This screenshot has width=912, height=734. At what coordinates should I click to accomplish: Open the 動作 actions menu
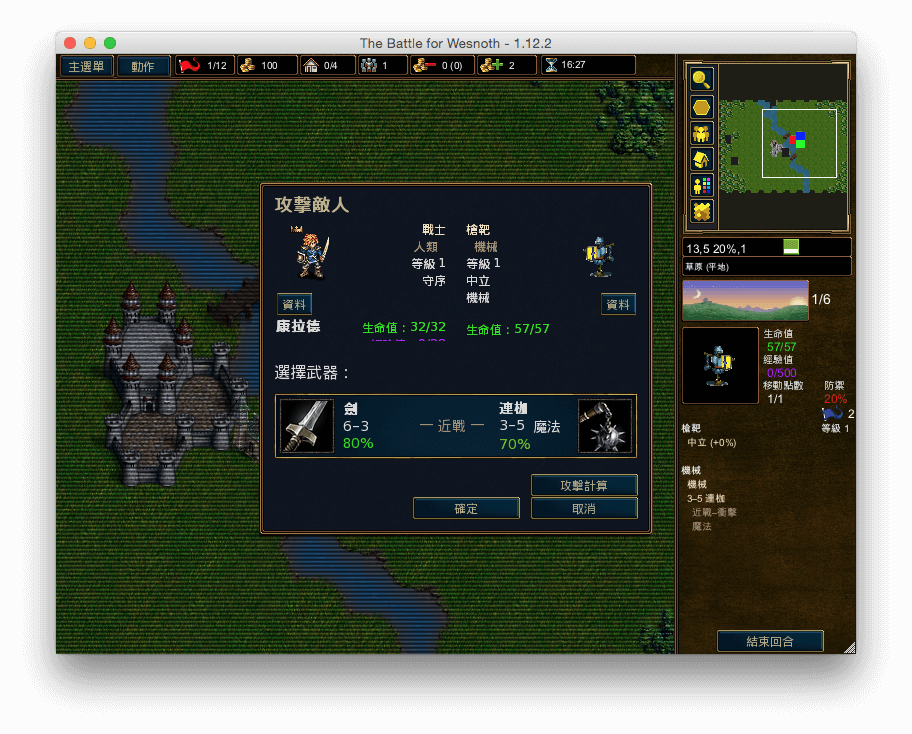(x=143, y=66)
